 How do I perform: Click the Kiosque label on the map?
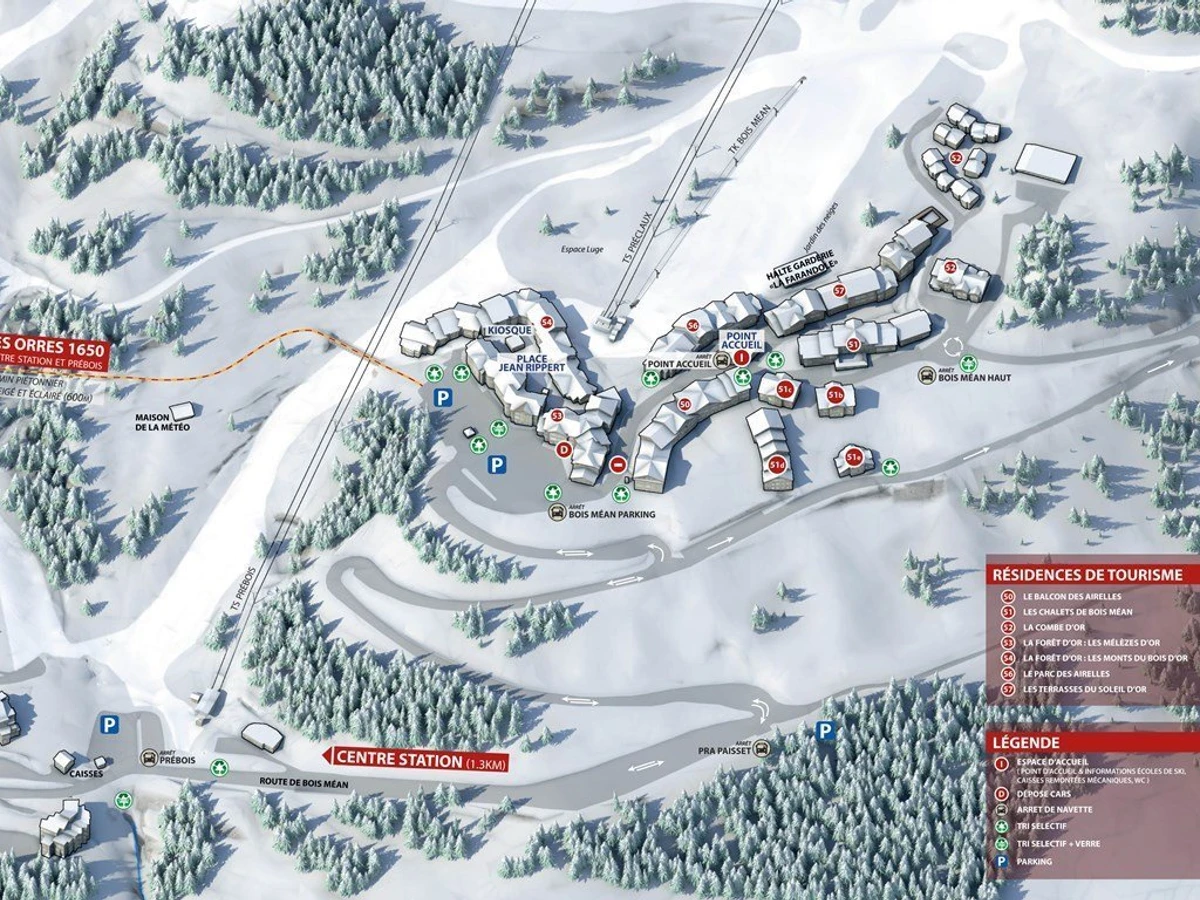tap(505, 330)
